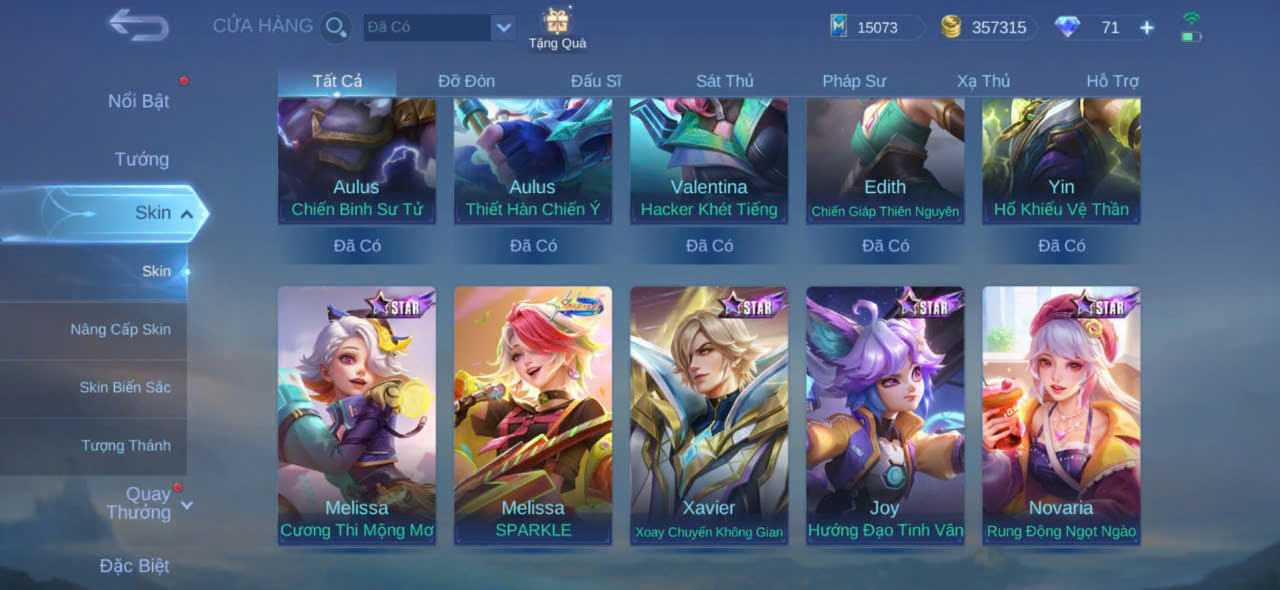Select the Pháp Sư category tab

pyautogui.click(x=854, y=81)
